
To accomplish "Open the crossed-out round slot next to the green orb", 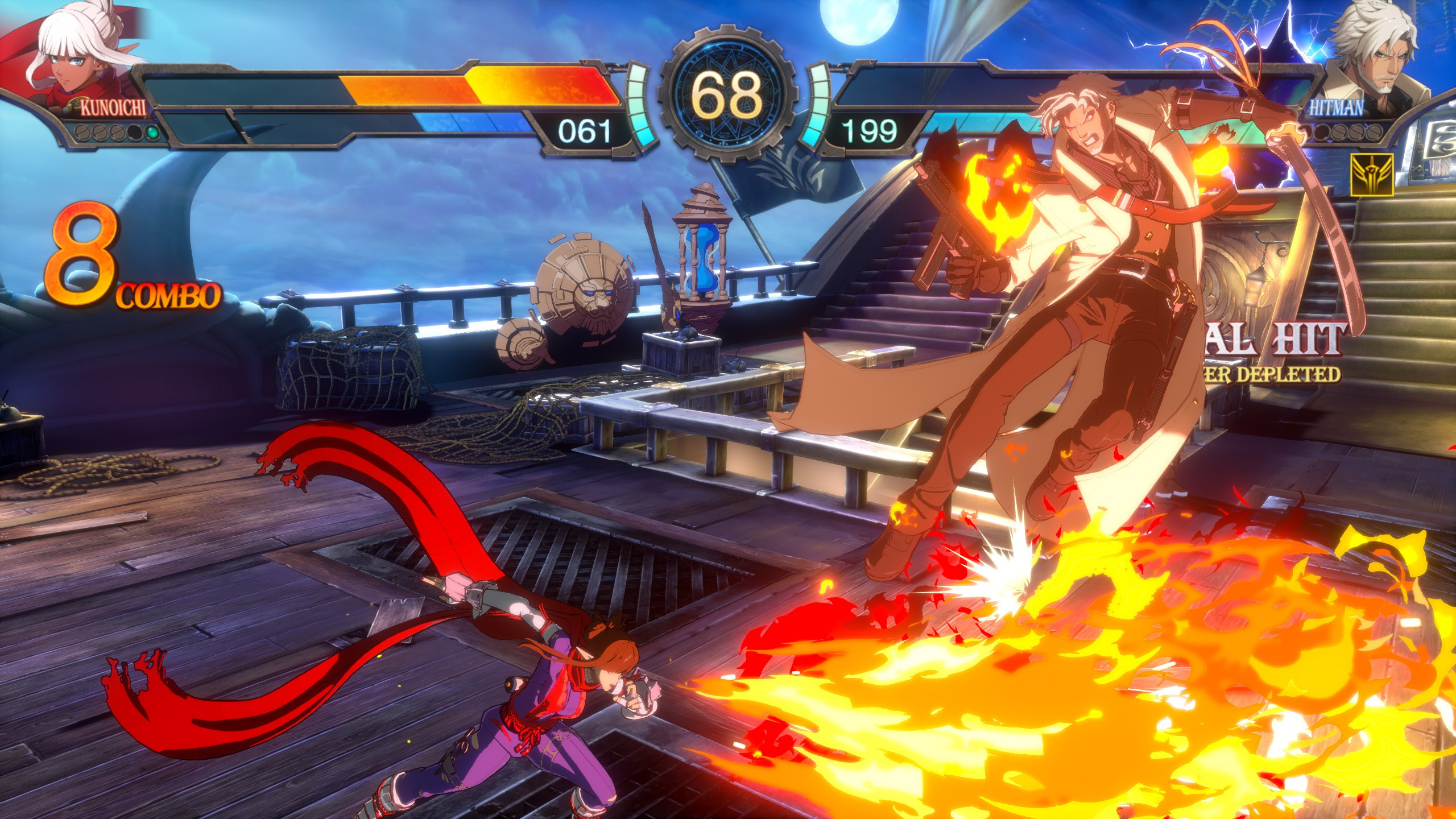I will pyautogui.click(x=117, y=134).
